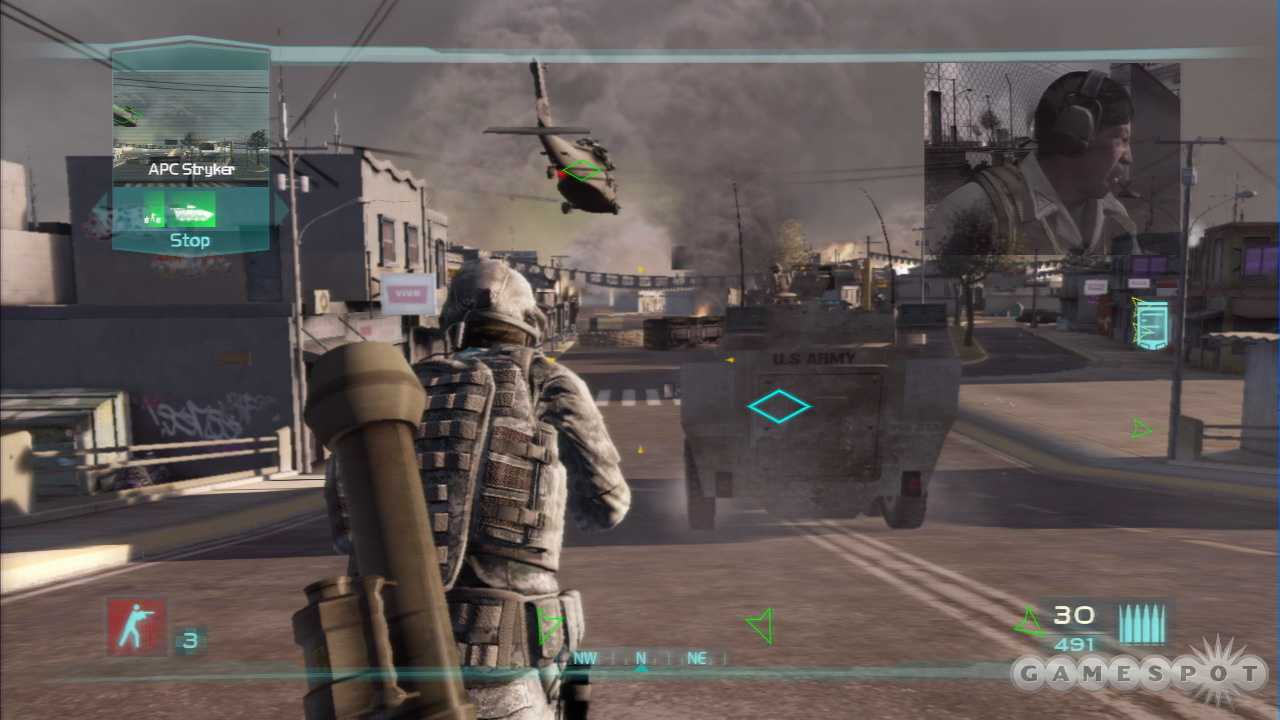The height and width of the screenshot is (720, 1280).
Task: Select the cyan diamond marker on the APC
Action: 779,406
